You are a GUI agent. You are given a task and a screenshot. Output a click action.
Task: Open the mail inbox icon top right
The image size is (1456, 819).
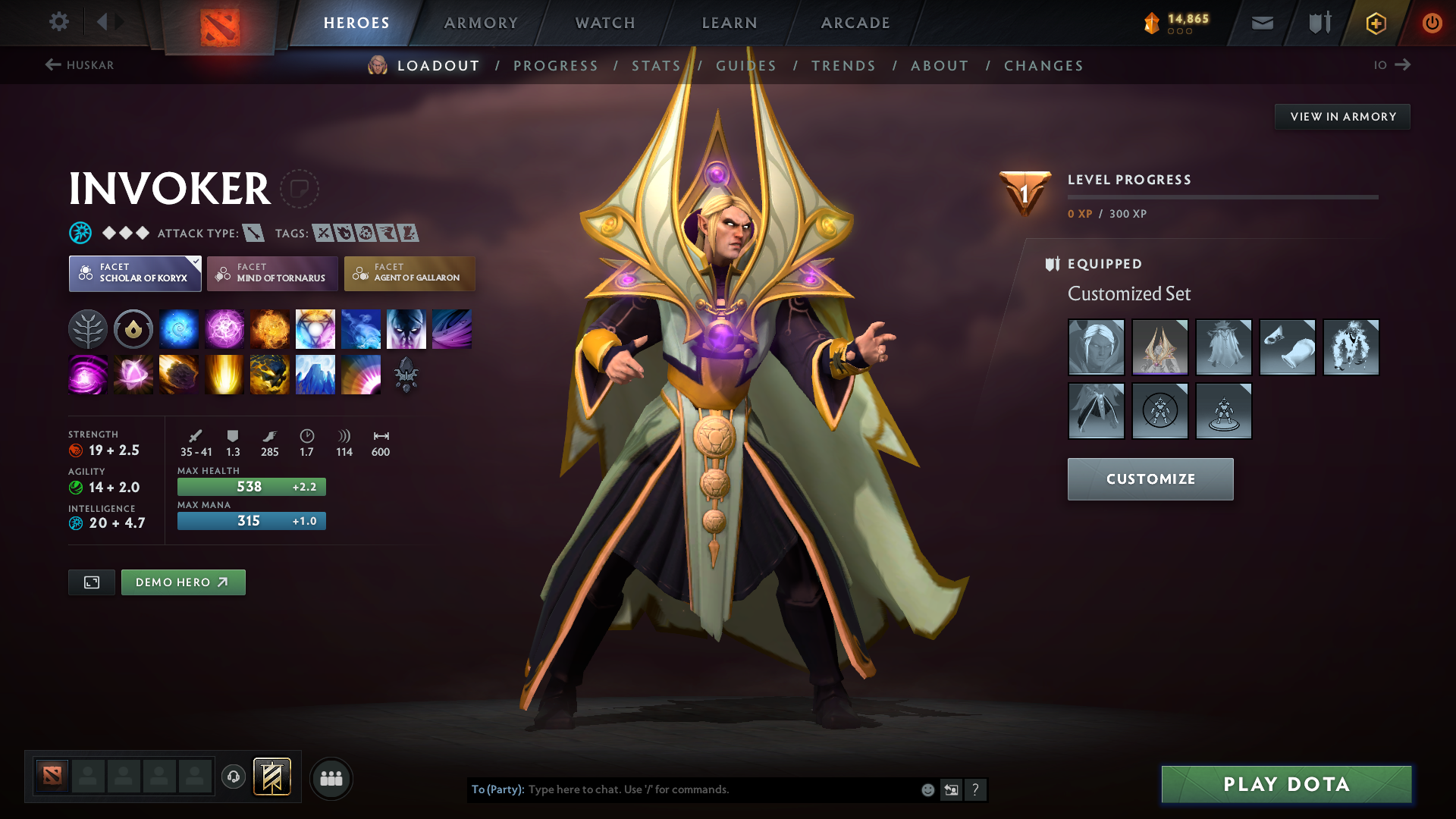(1261, 23)
